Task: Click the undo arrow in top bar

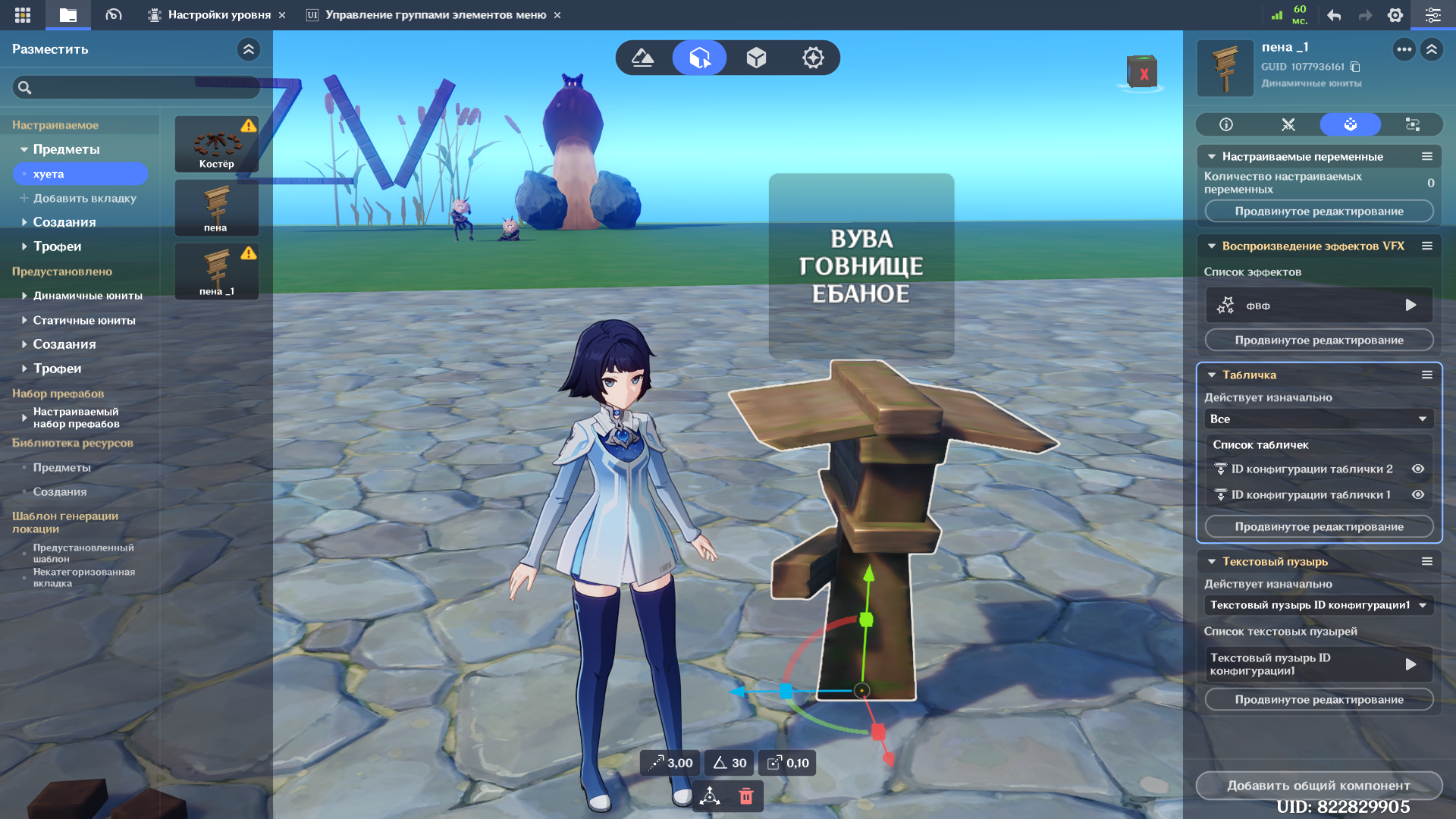Action: [x=1334, y=15]
